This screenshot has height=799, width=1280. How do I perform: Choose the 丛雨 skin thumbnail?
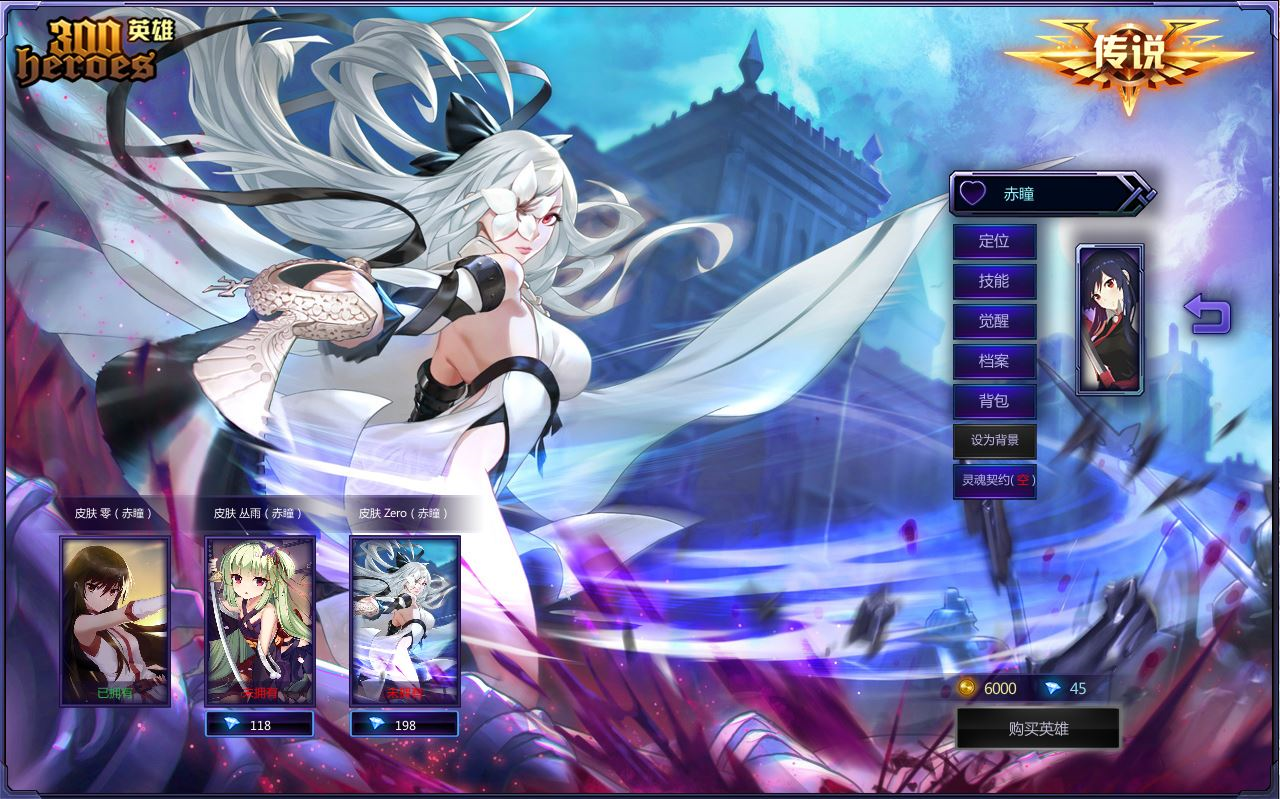click(260, 620)
